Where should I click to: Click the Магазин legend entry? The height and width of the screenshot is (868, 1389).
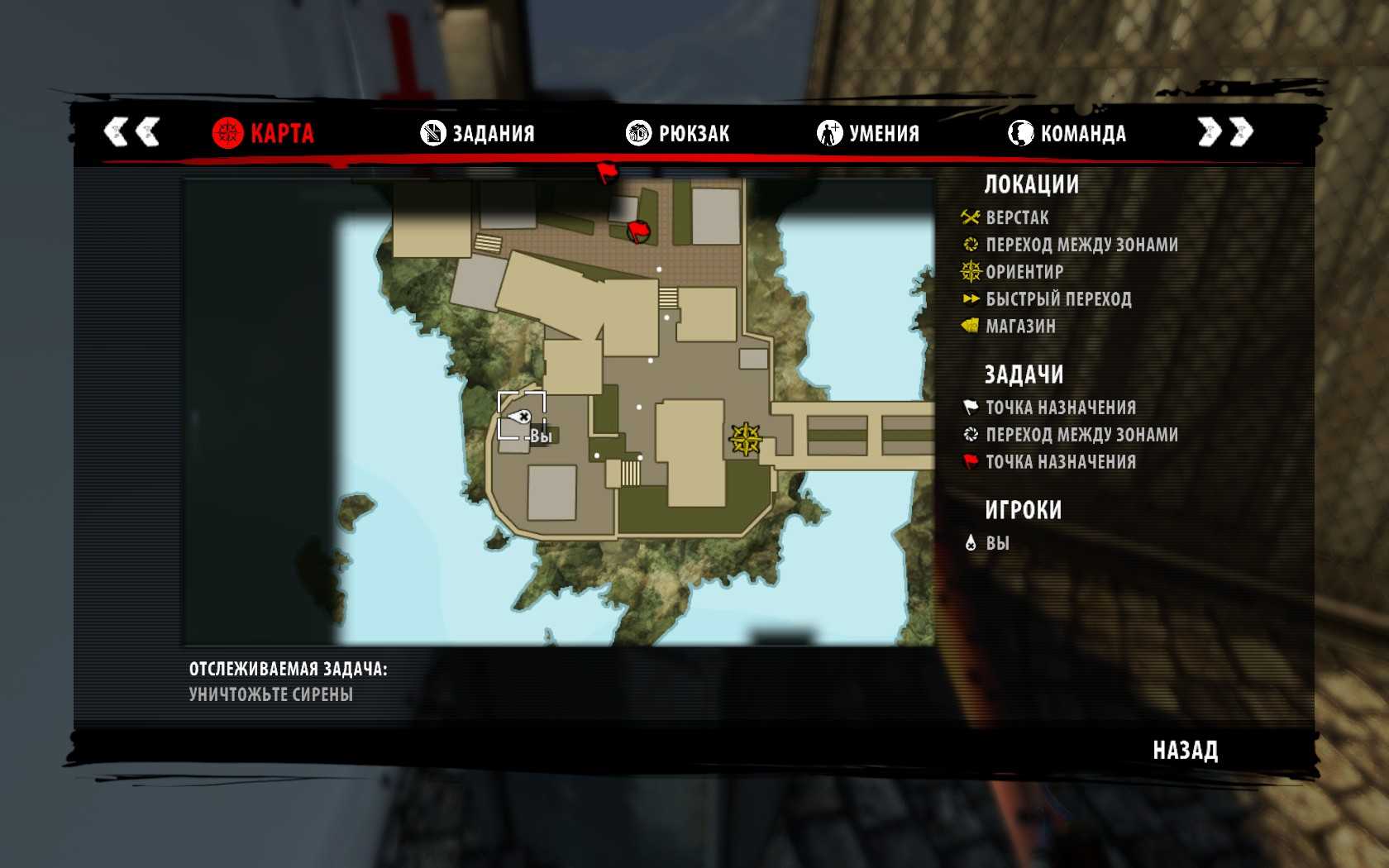(x=1019, y=327)
